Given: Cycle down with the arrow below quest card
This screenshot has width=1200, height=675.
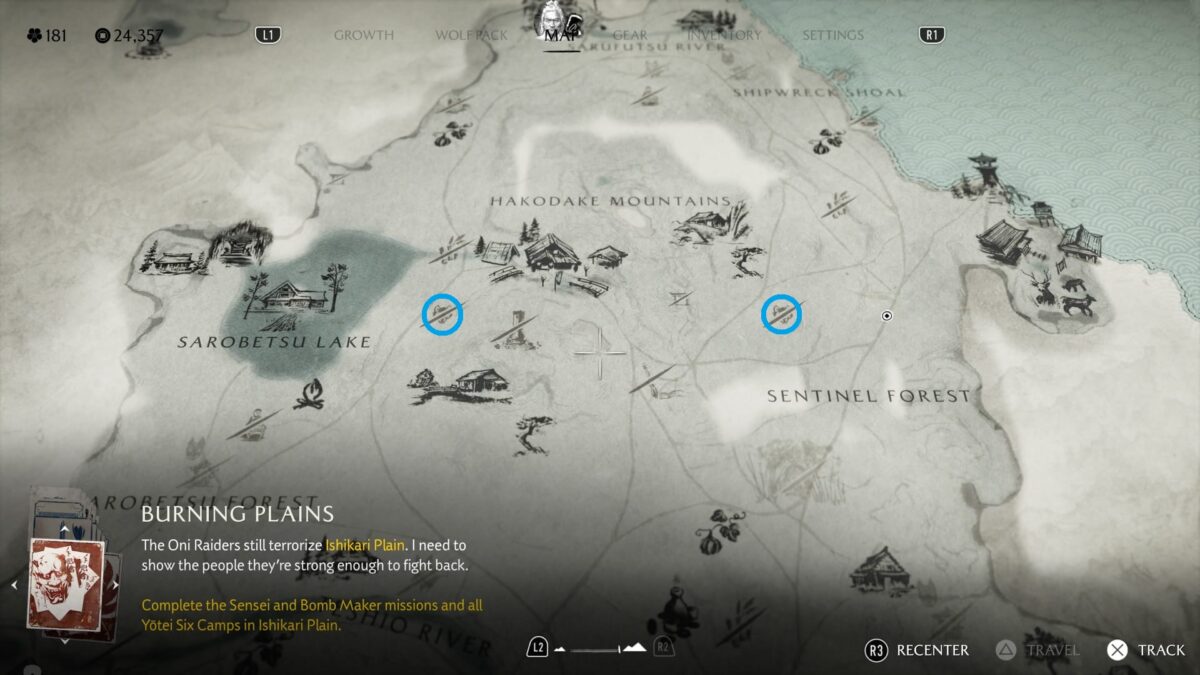Looking at the screenshot, I should 65,641.
